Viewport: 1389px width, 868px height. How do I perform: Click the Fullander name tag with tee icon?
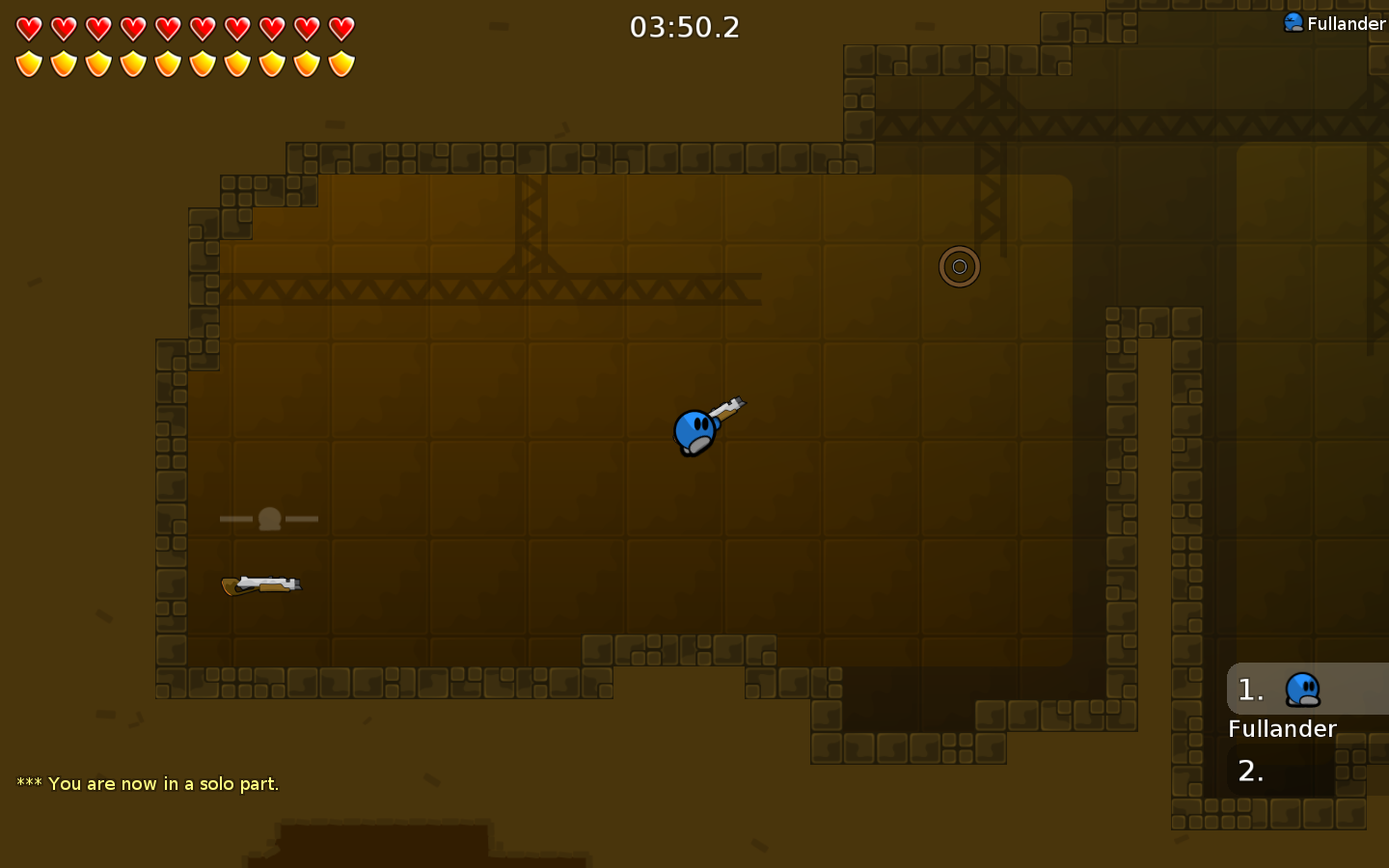(1334, 23)
